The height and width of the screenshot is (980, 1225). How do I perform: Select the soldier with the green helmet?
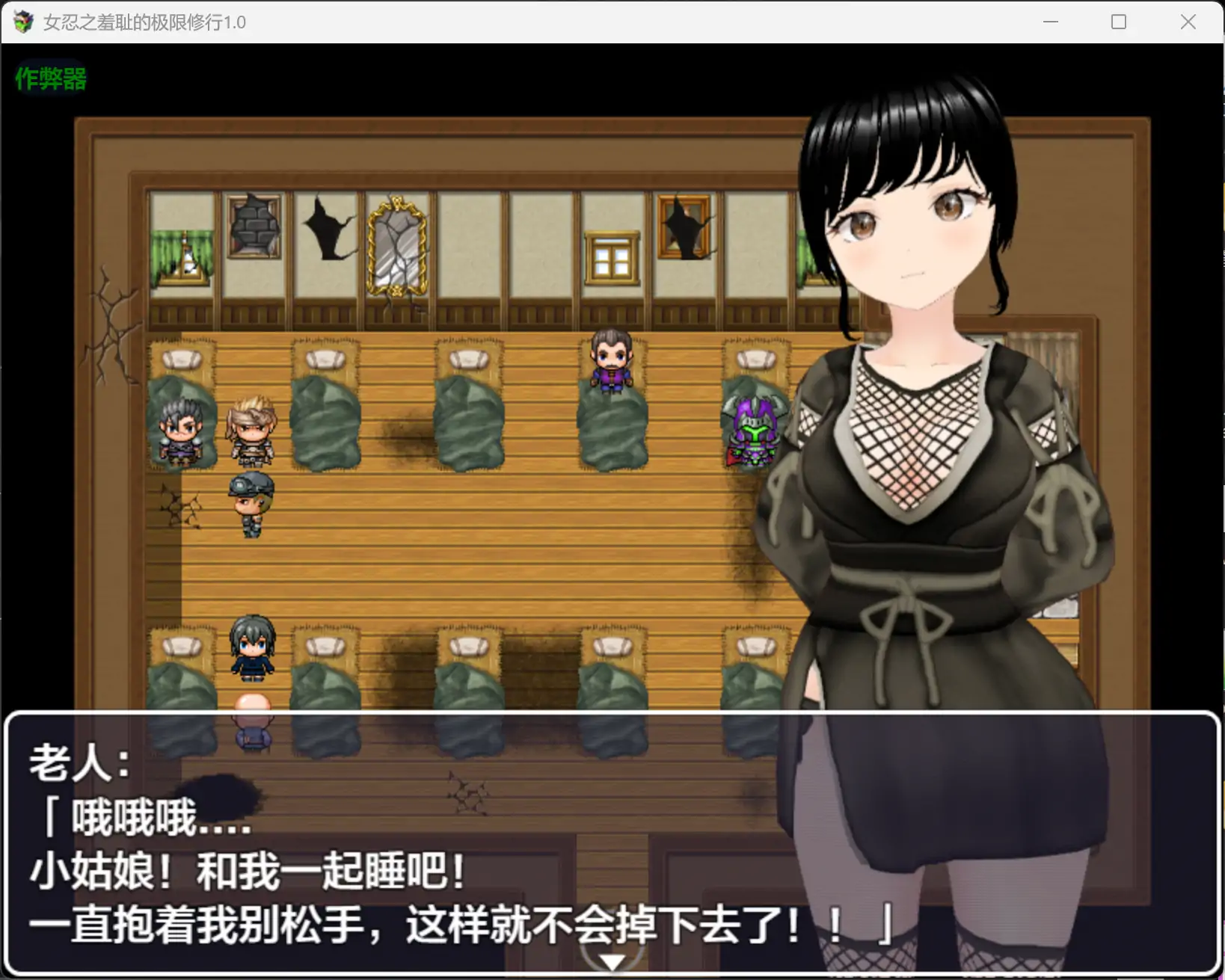250,505
